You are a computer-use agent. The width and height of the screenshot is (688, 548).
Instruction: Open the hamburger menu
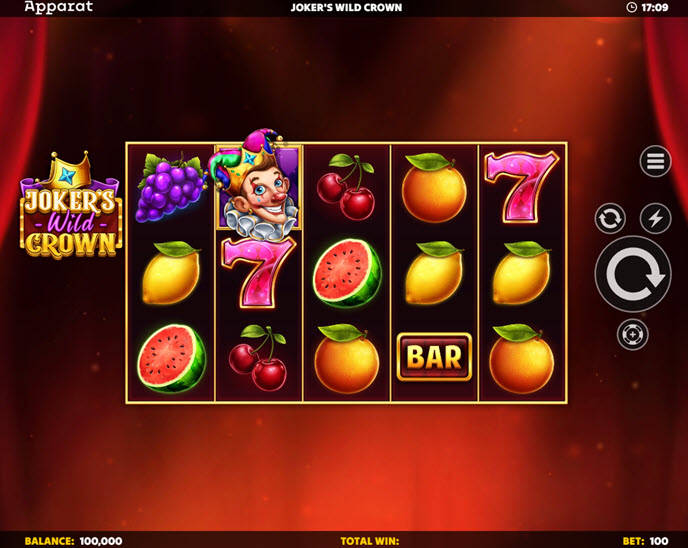655,161
